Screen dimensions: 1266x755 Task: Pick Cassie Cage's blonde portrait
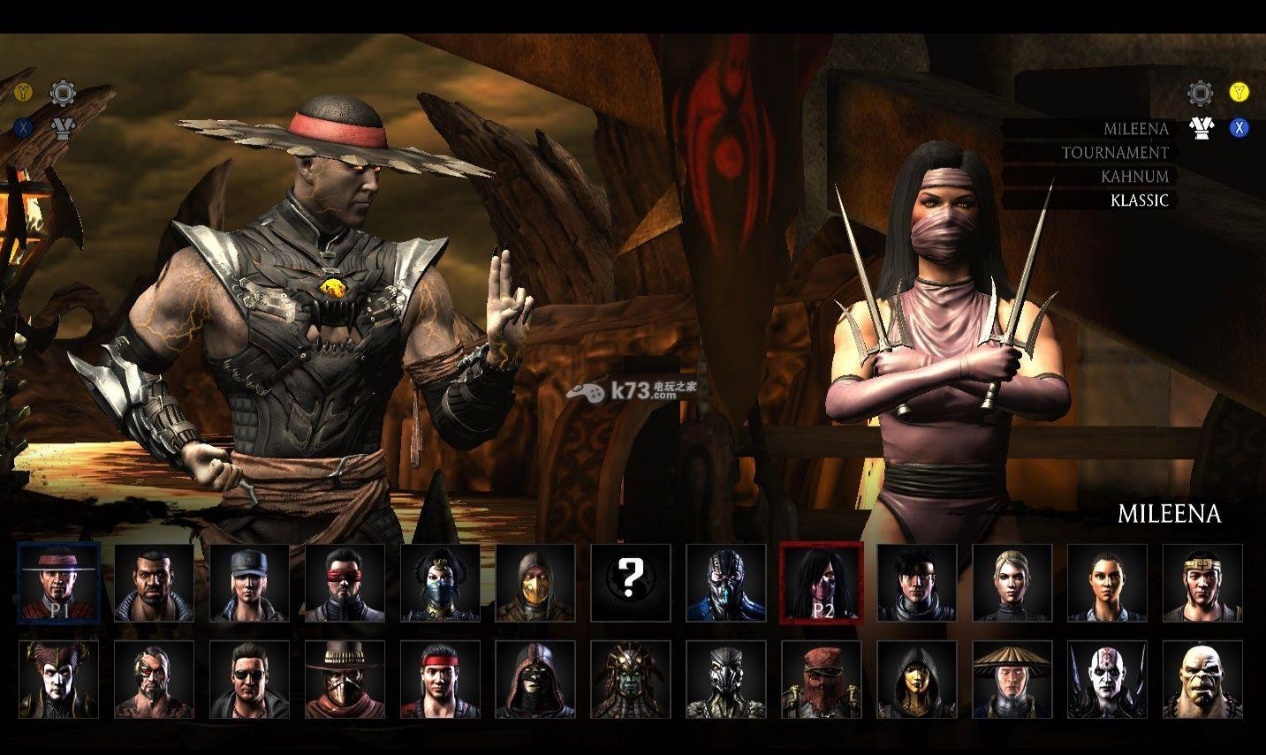[1012, 583]
